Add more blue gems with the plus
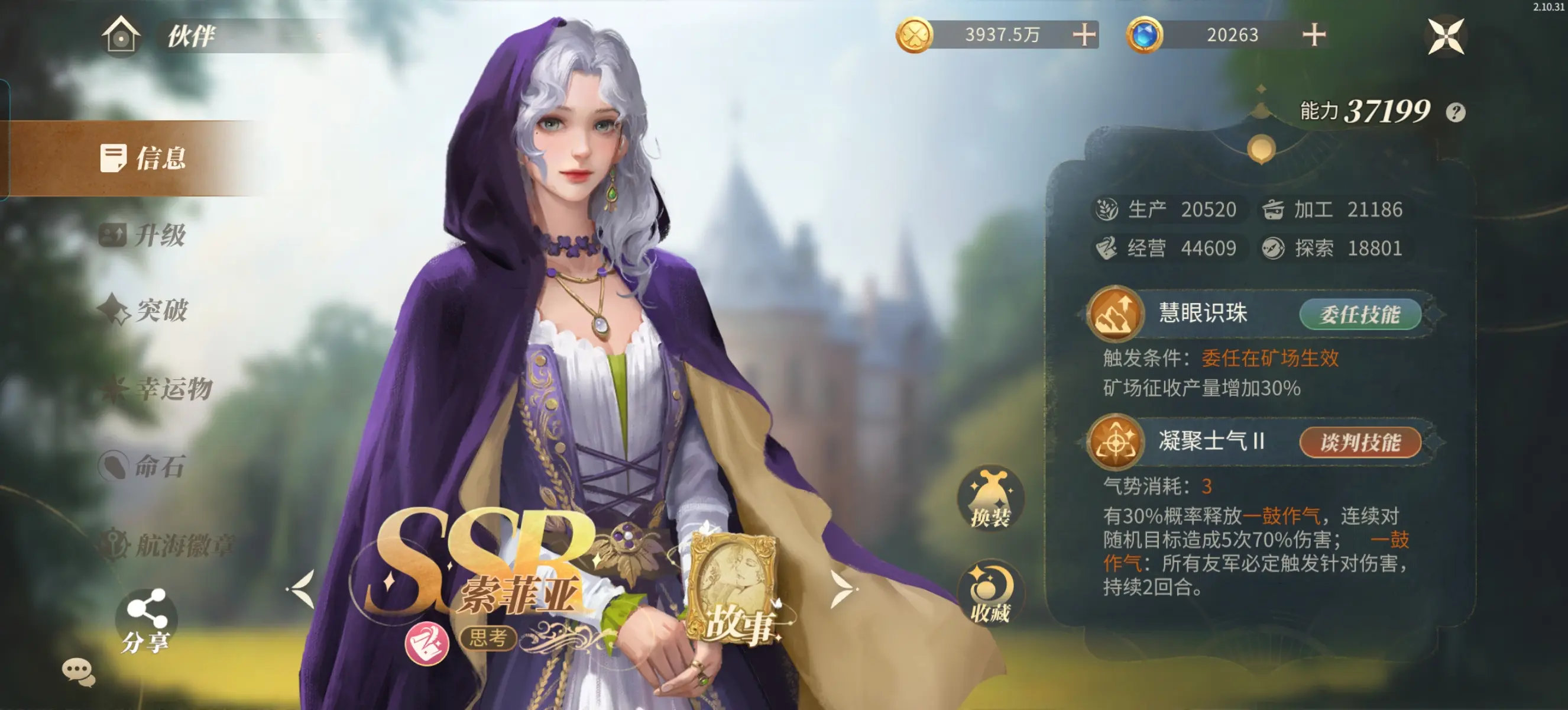Image resolution: width=1568 pixels, height=710 pixels. [1314, 35]
